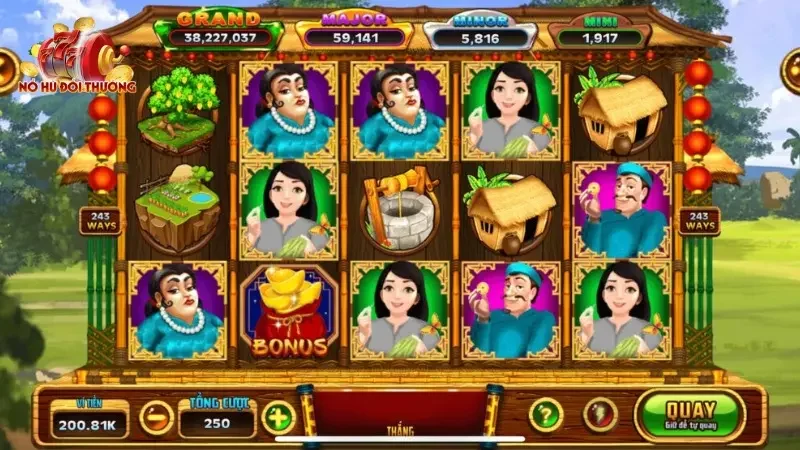This screenshot has width=800, height=450.
Task: Spin the reels with the QUAY button
Action: (690, 415)
